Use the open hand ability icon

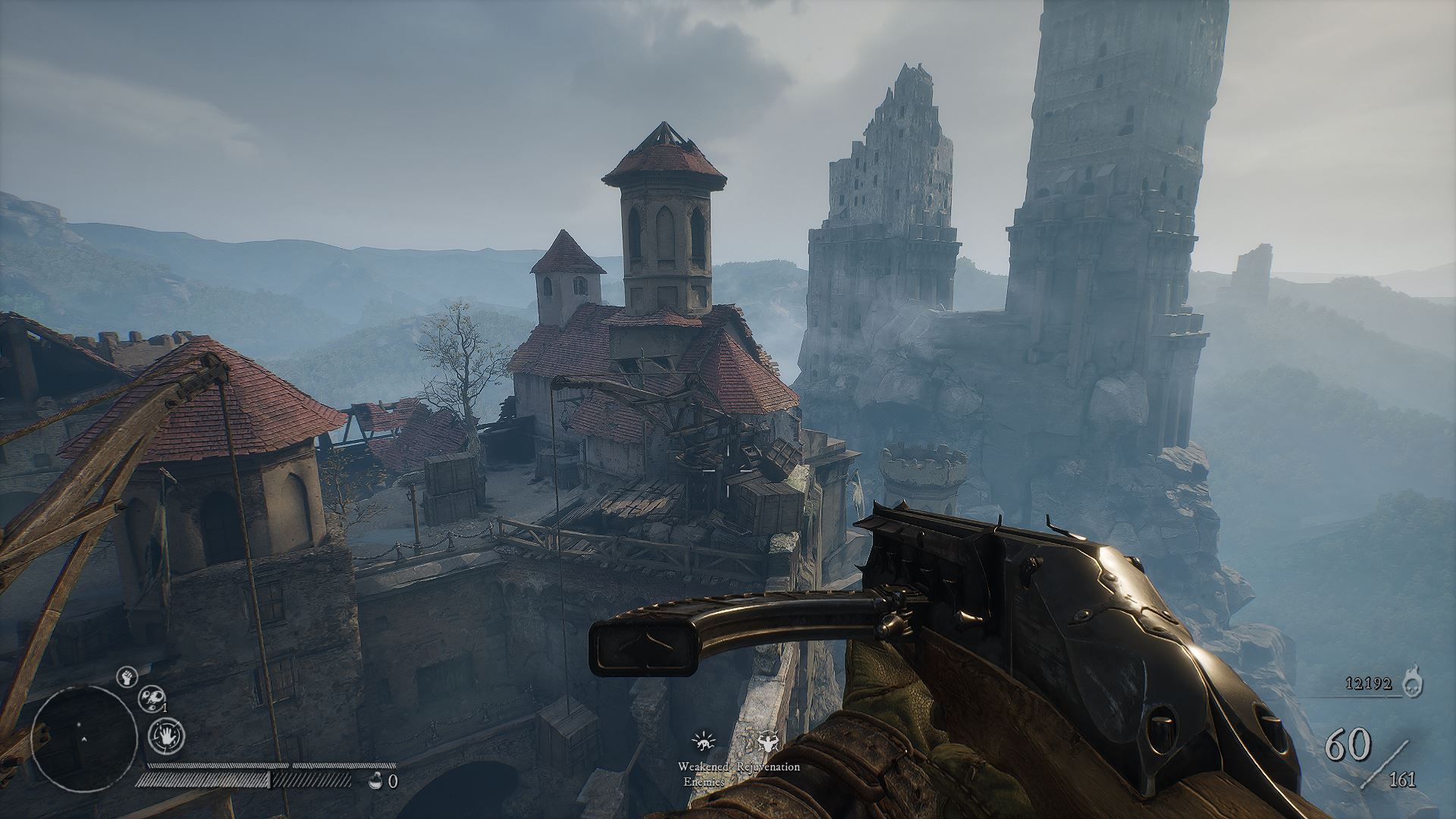pyautogui.click(x=165, y=735)
